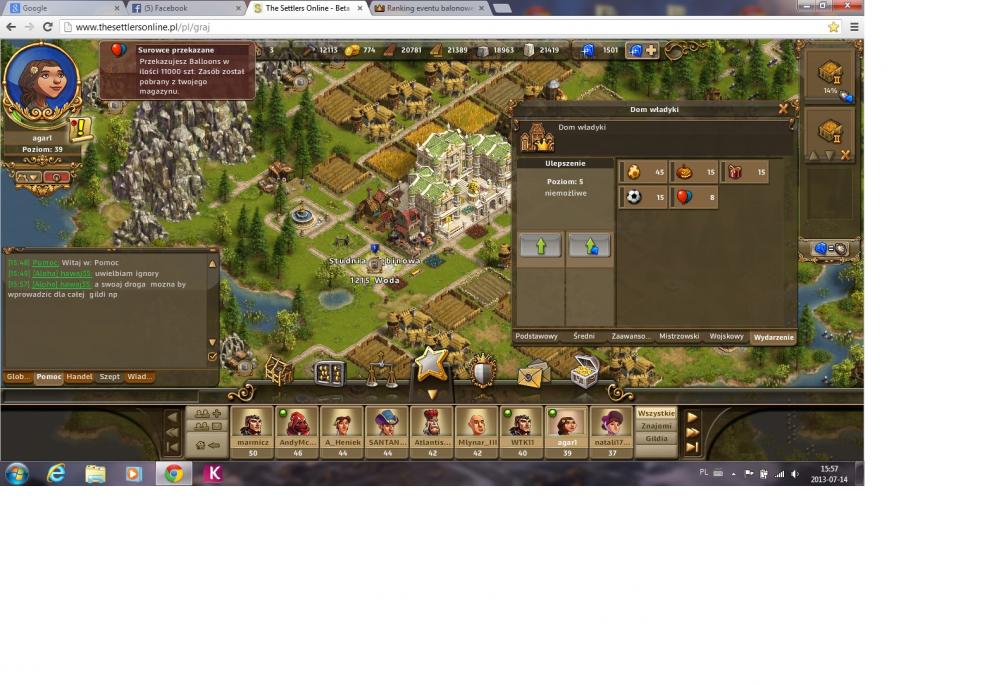Screen dimensions: 982x686
Task: Open the treasure chest shop icon
Action: (x=584, y=372)
